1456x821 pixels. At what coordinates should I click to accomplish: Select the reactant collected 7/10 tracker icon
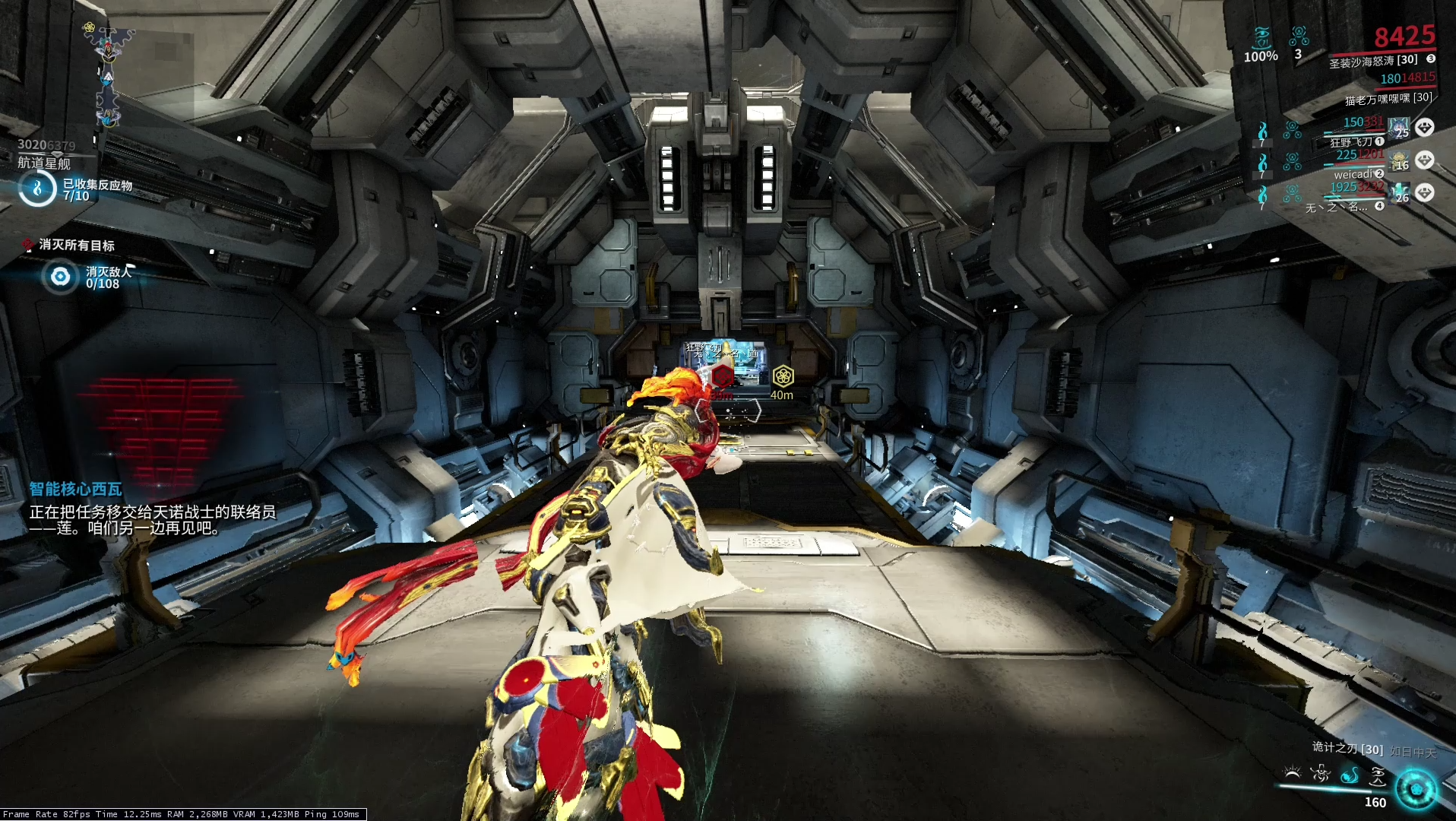tap(37, 189)
